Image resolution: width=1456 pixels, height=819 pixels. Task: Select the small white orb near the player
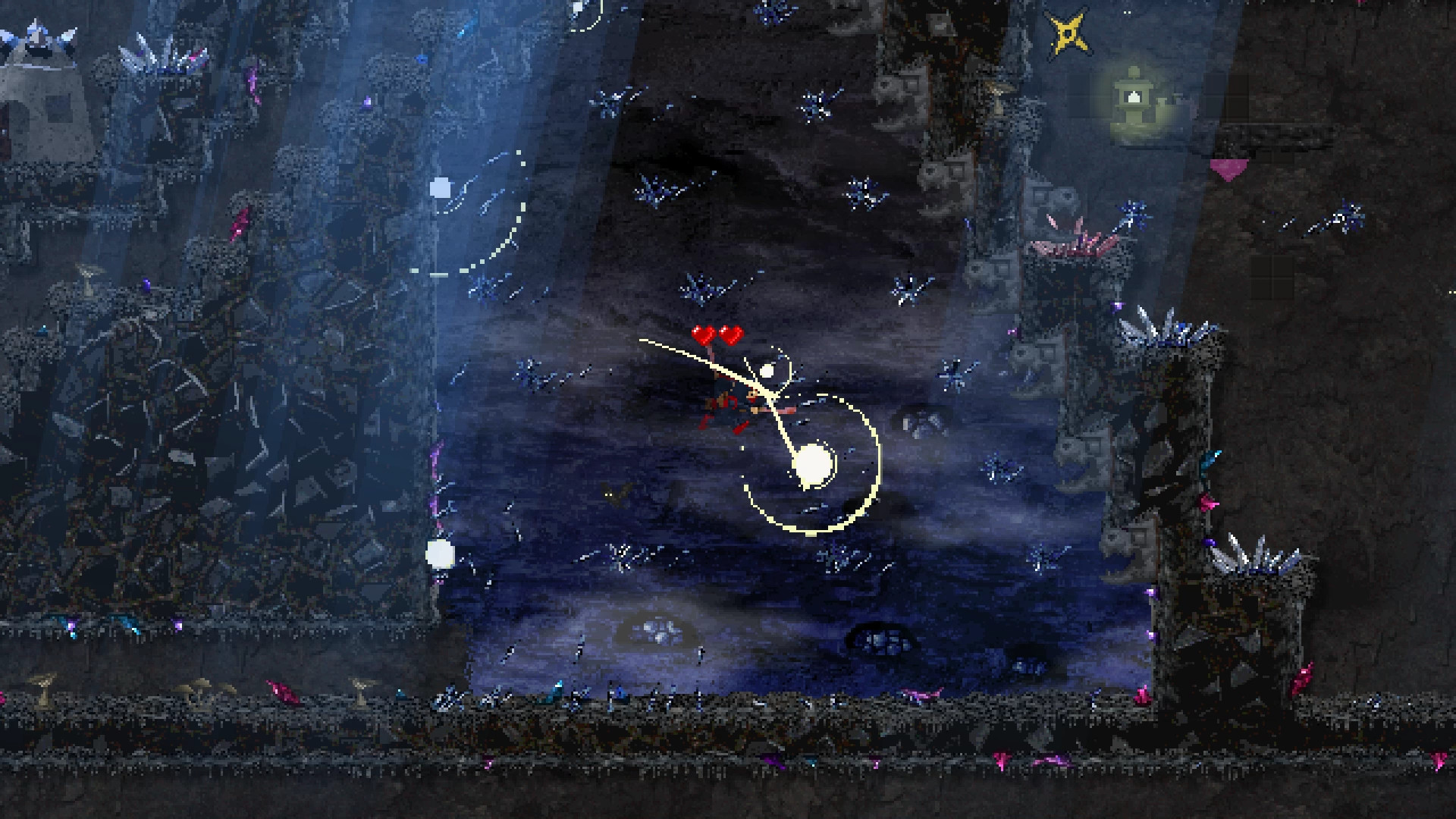(x=768, y=372)
